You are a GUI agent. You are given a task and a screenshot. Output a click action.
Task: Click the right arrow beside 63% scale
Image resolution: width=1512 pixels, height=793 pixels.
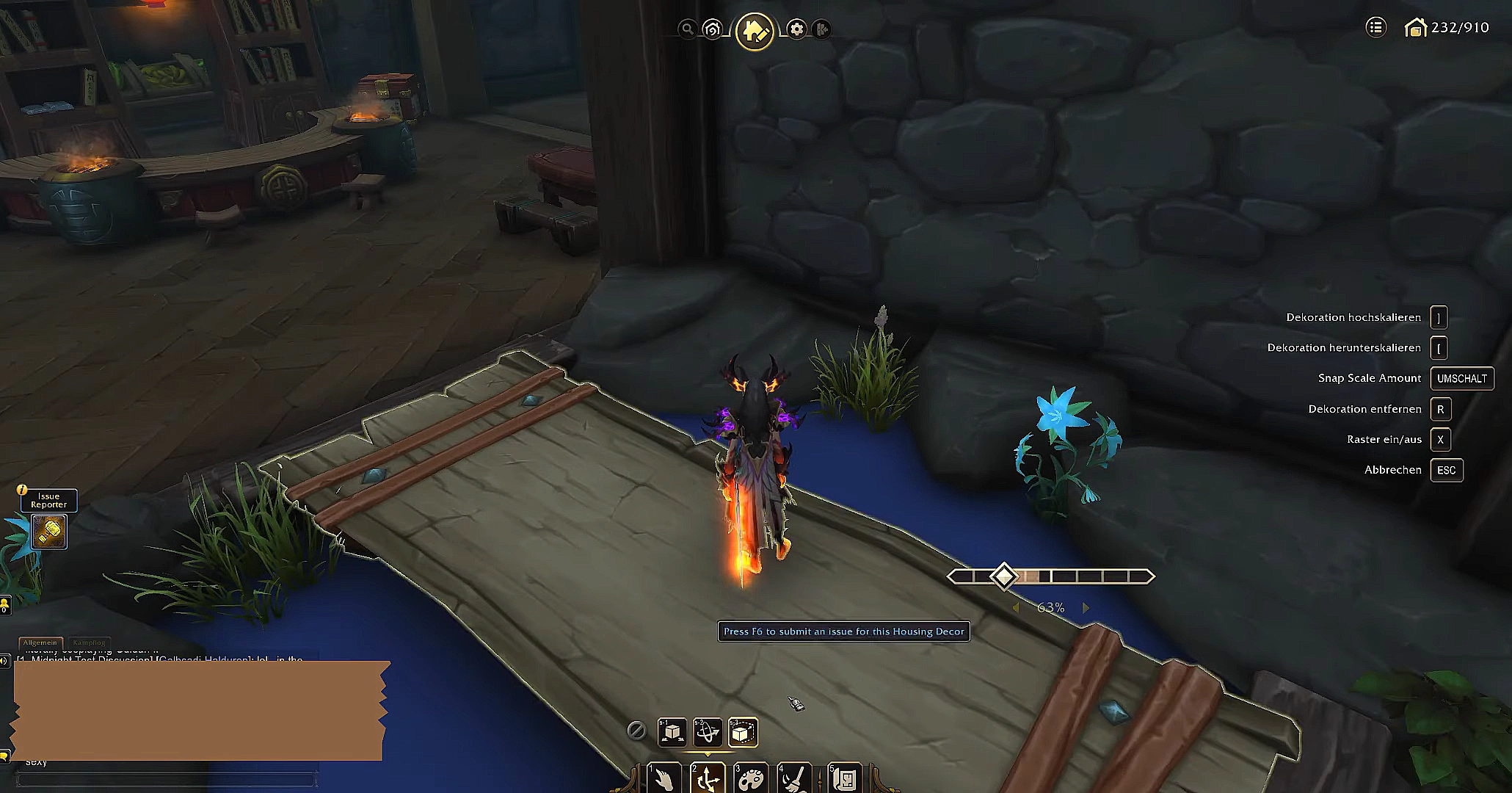[1086, 608]
